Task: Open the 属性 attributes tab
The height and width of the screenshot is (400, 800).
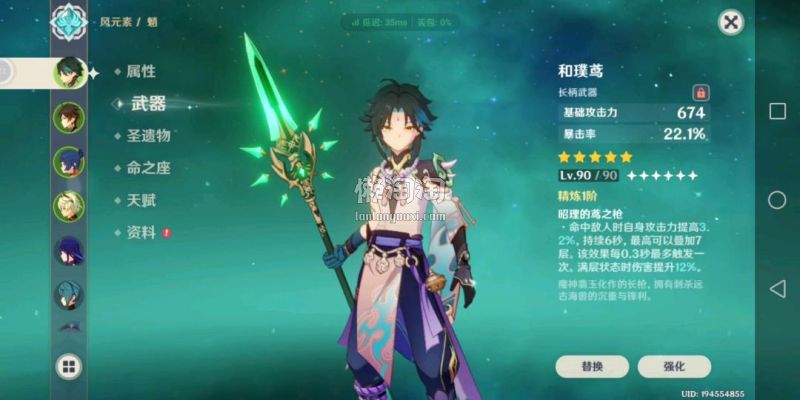Action: pos(140,72)
